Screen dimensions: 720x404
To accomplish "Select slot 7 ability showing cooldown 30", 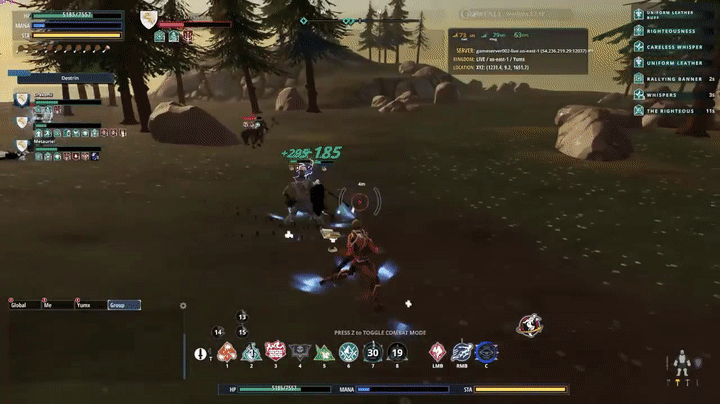I will coord(372,352).
